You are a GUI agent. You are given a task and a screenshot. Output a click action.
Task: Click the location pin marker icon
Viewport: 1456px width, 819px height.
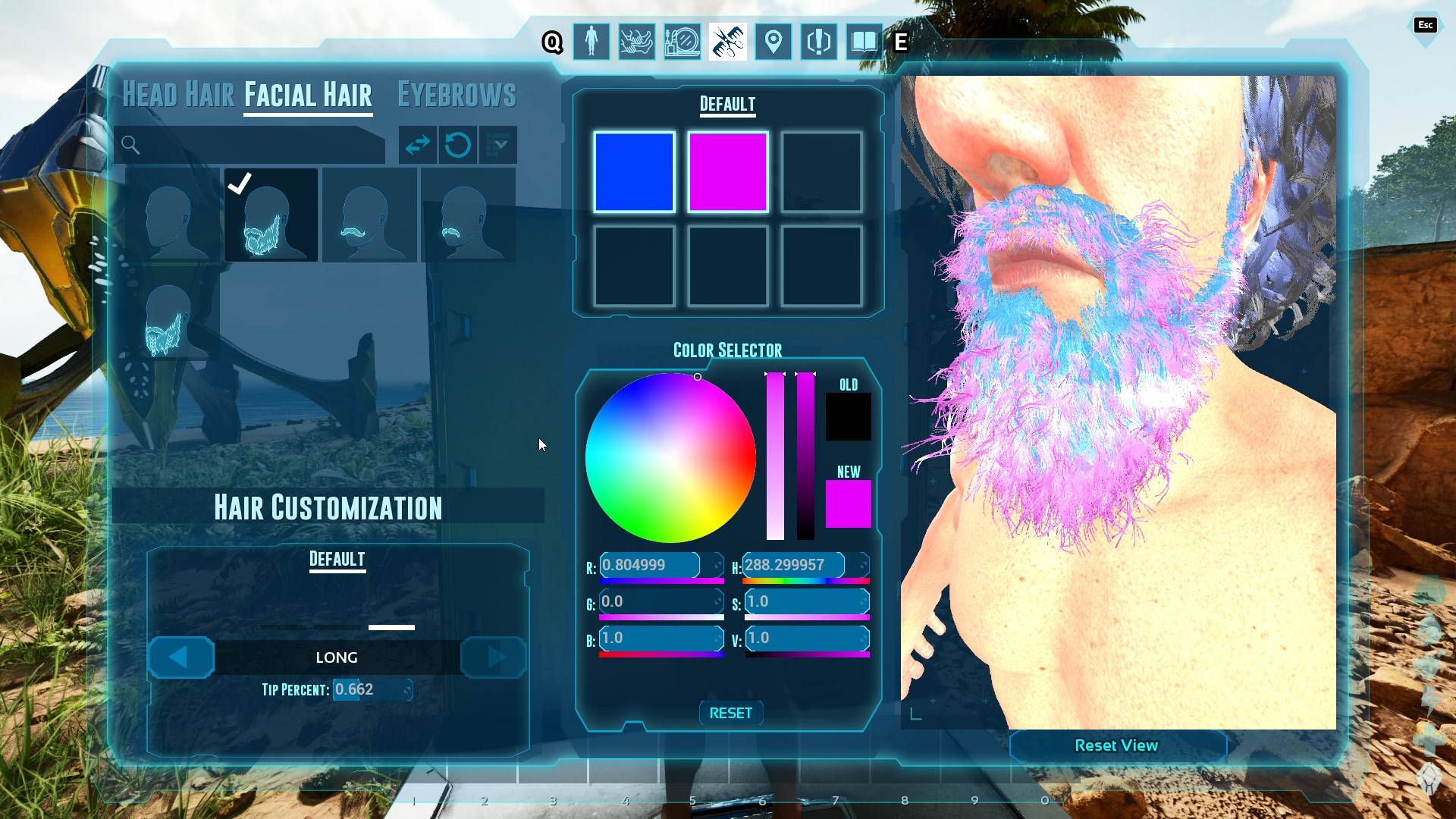[773, 42]
